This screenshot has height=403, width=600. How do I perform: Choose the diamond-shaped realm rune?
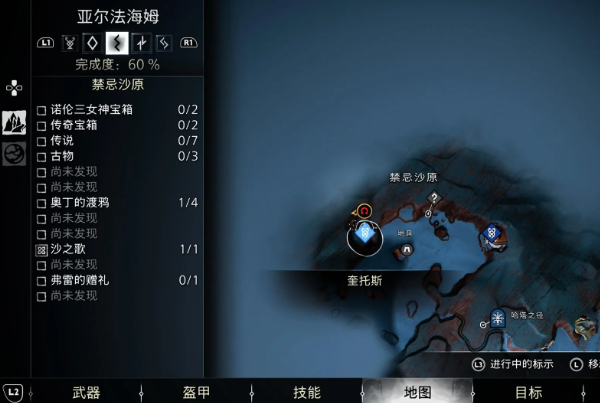(93, 43)
